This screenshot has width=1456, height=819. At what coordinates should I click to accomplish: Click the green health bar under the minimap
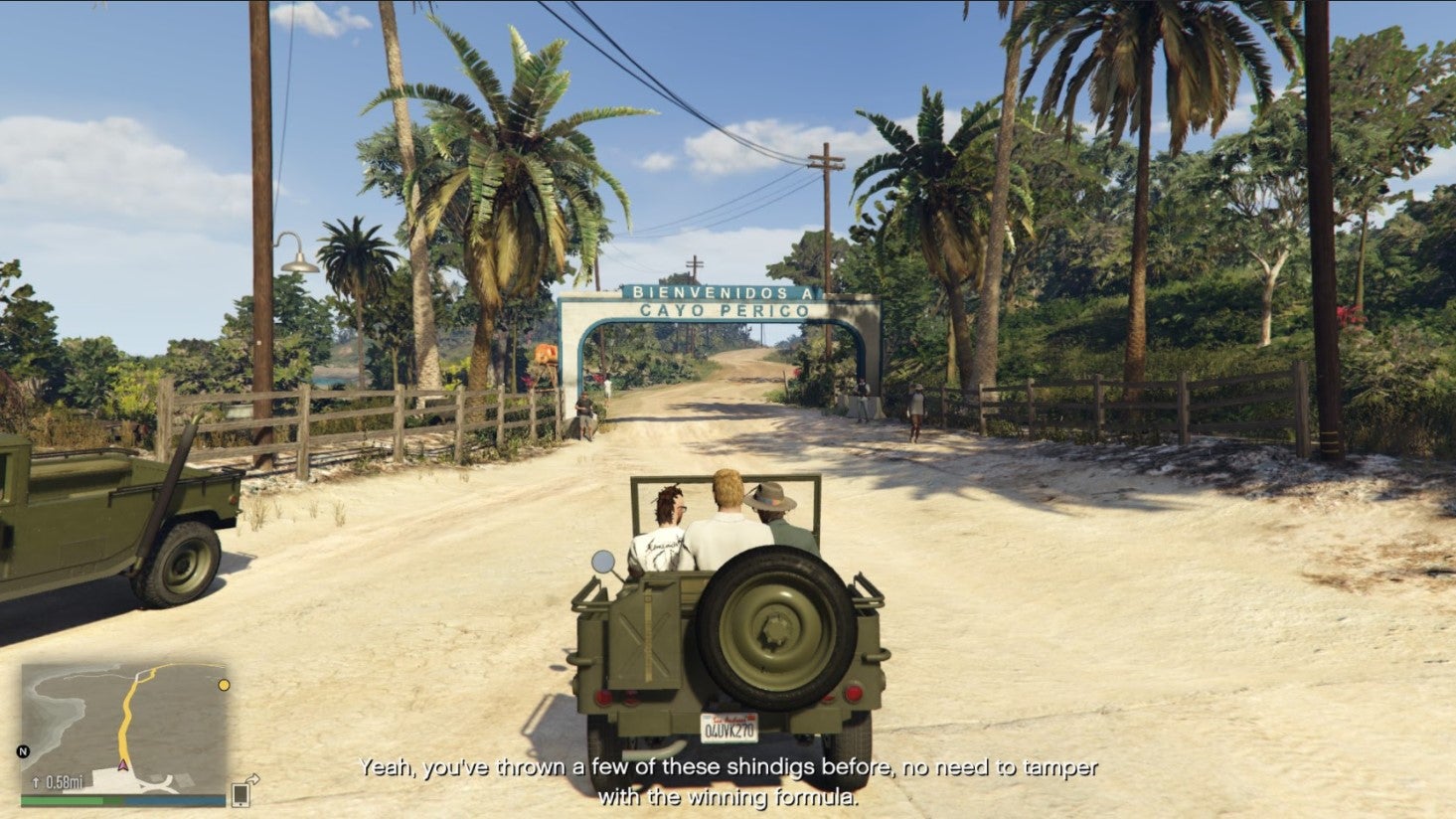[x=62, y=800]
